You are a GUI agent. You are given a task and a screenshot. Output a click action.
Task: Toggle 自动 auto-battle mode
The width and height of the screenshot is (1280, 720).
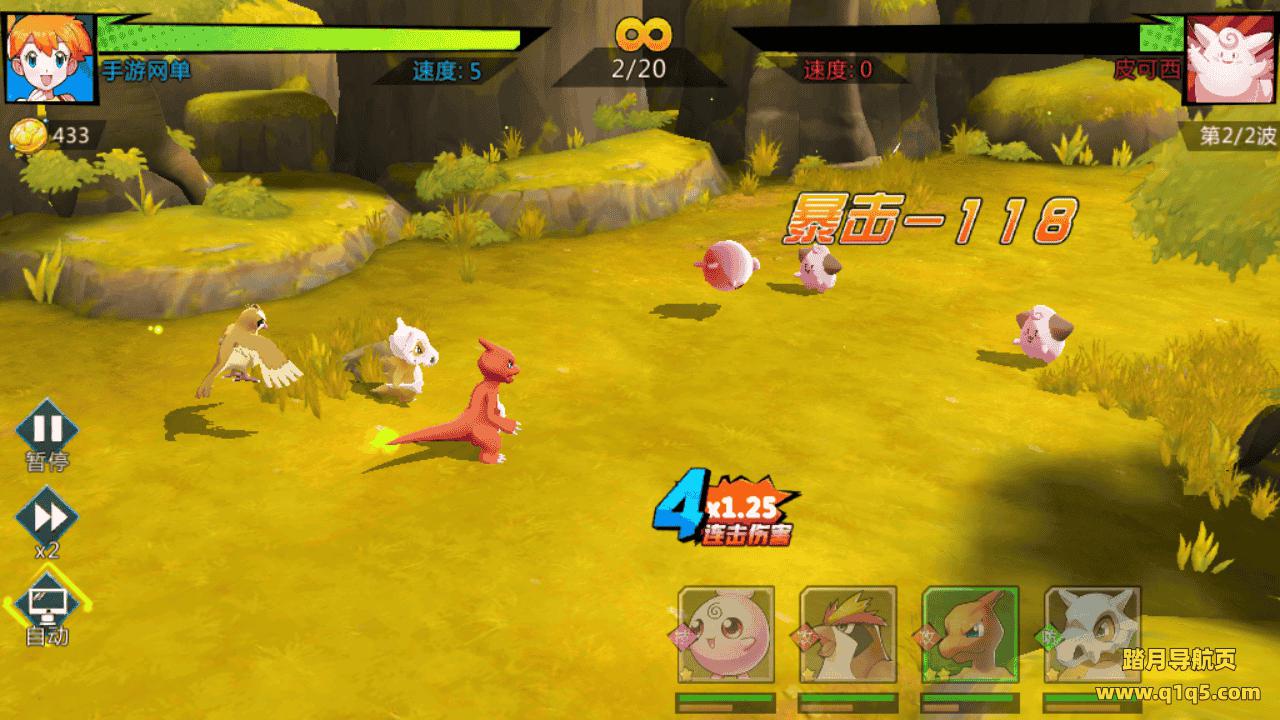[x=47, y=603]
